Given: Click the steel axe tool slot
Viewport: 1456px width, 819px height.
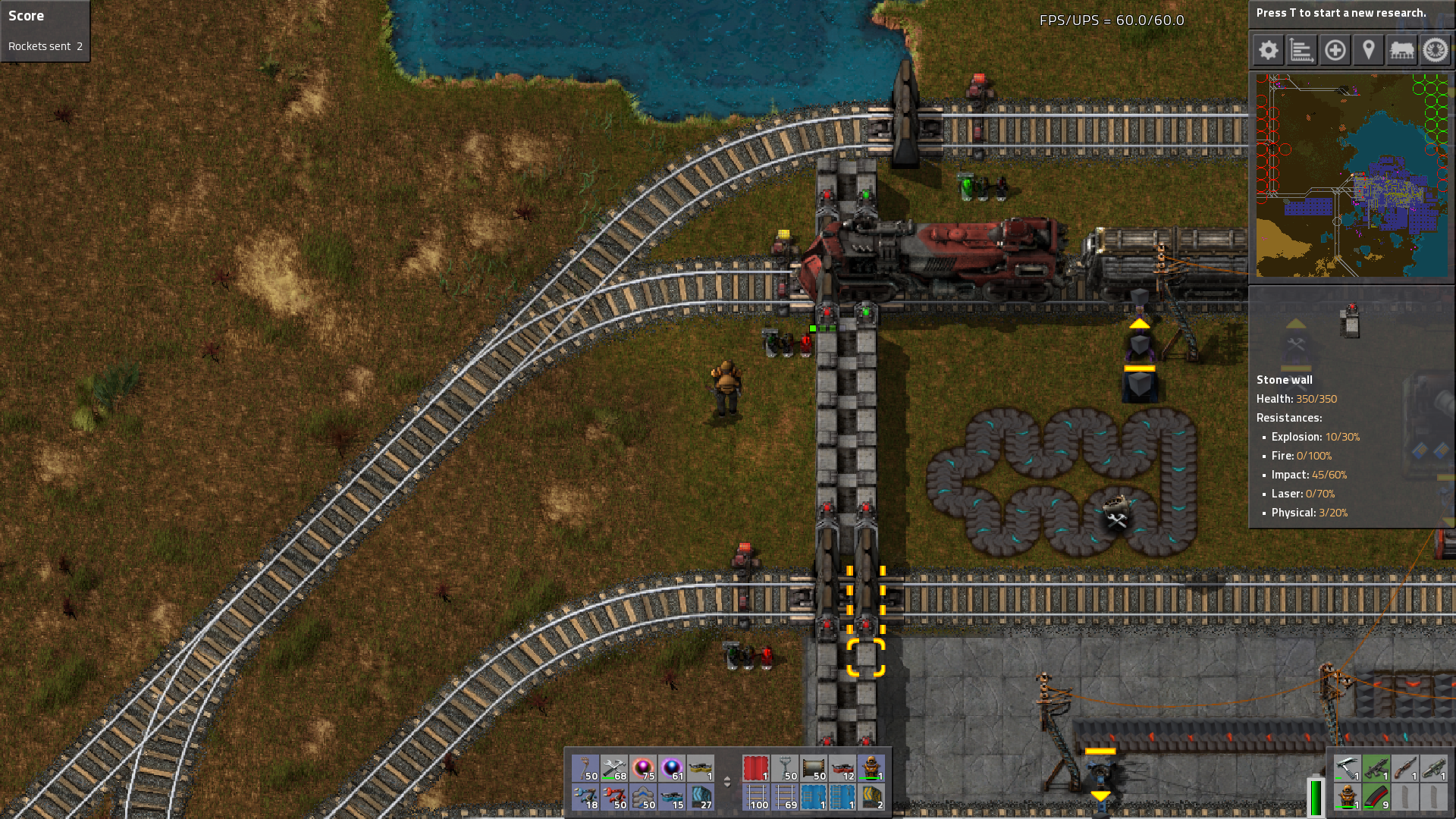Looking at the screenshot, I should click(1347, 768).
